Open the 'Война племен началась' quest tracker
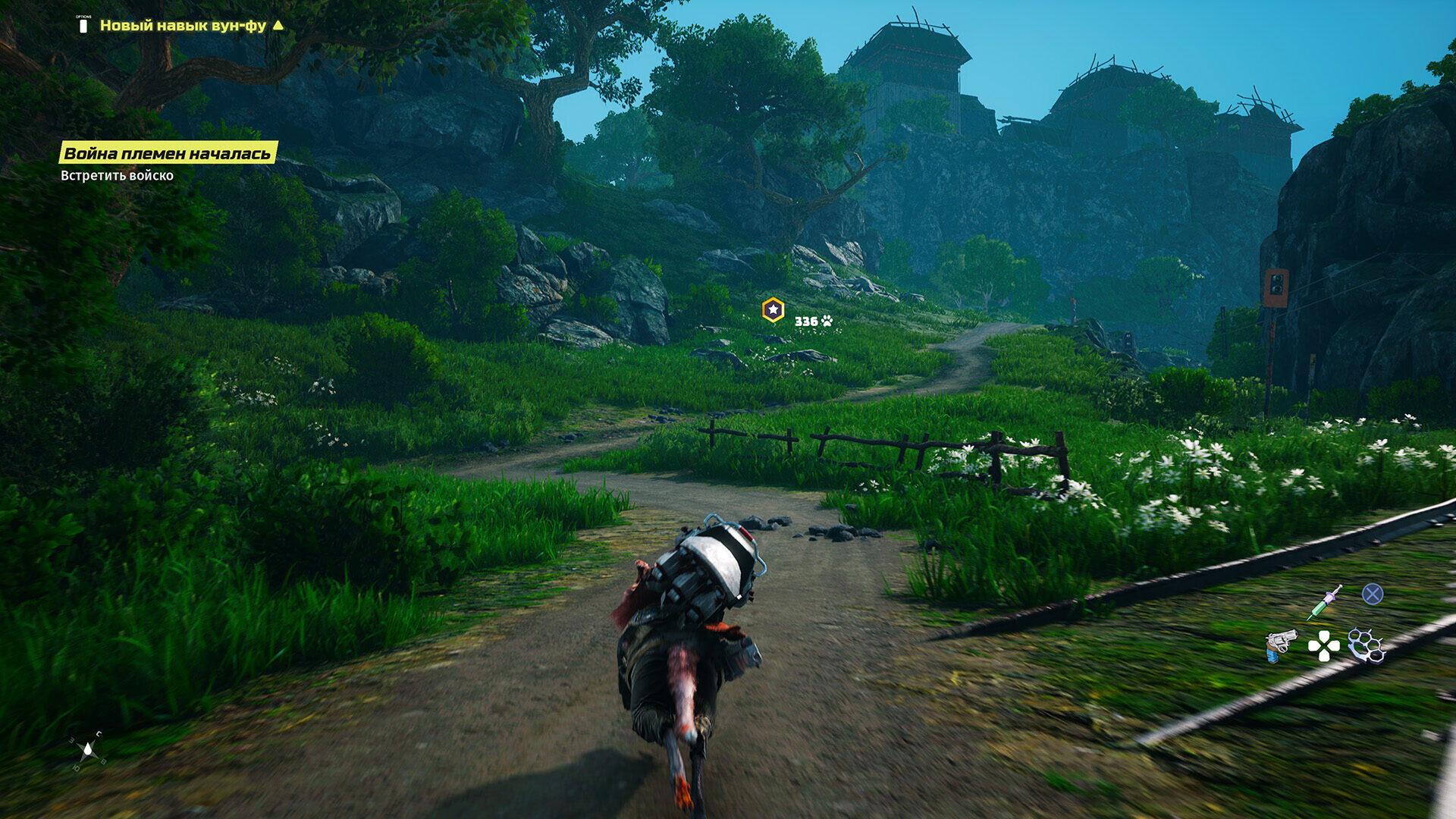1456x819 pixels. (168, 153)
